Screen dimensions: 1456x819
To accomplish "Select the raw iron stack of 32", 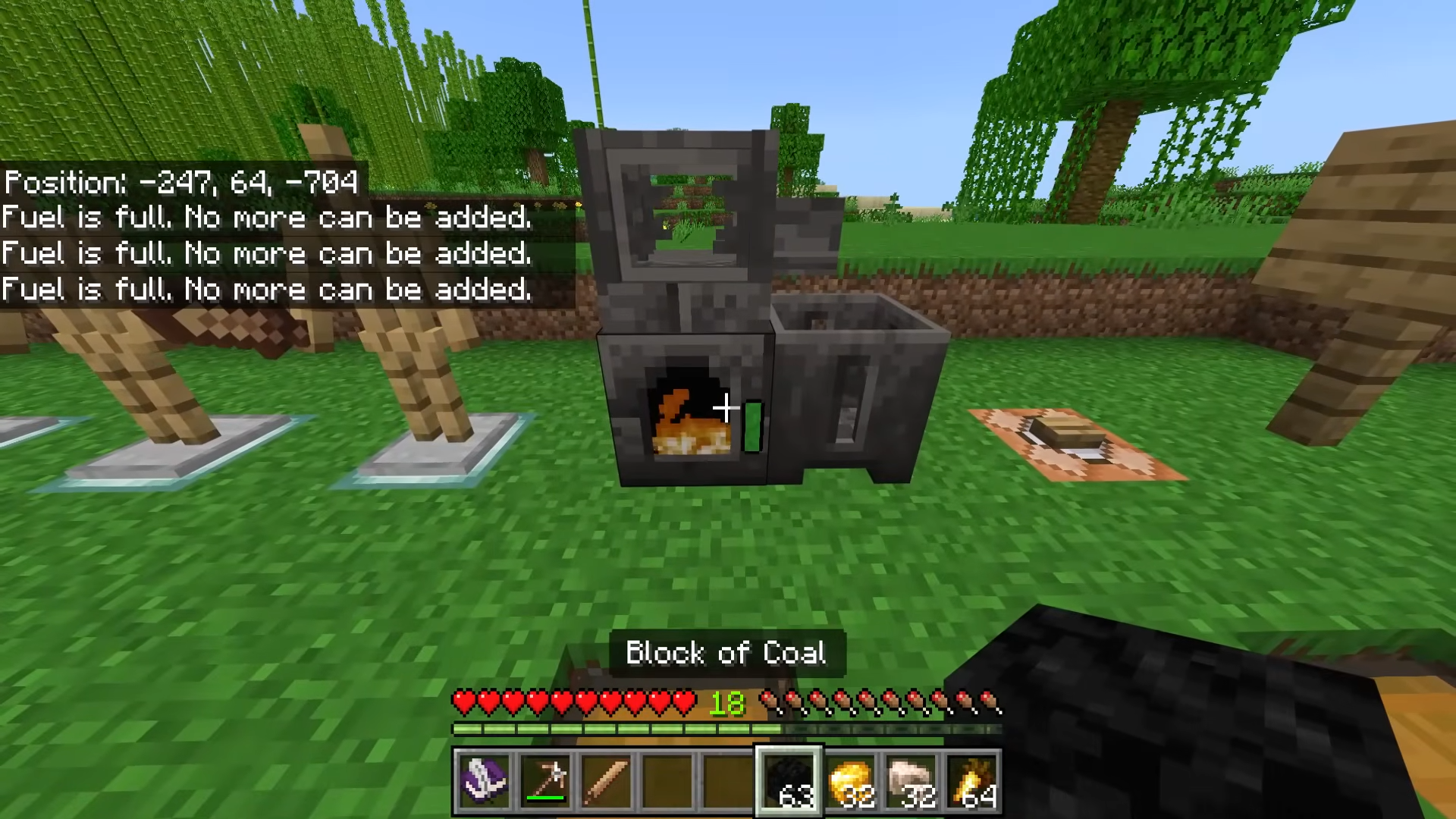I will 911,782.
